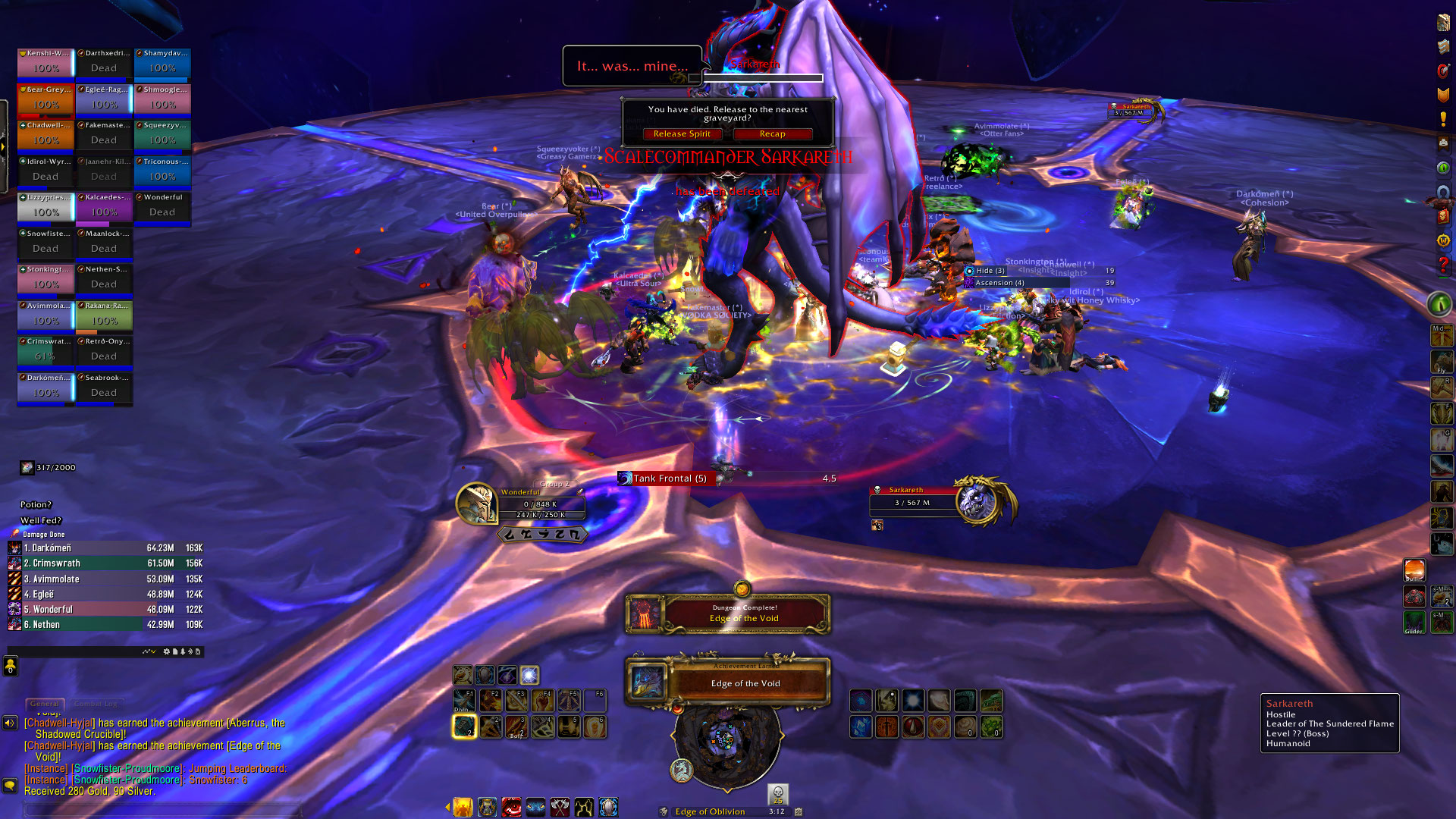This screenshot has width=1456, height=819.
Task: Target Crimswrat in the raid frames
Action: pyautogui.click(x=45, y=351)
